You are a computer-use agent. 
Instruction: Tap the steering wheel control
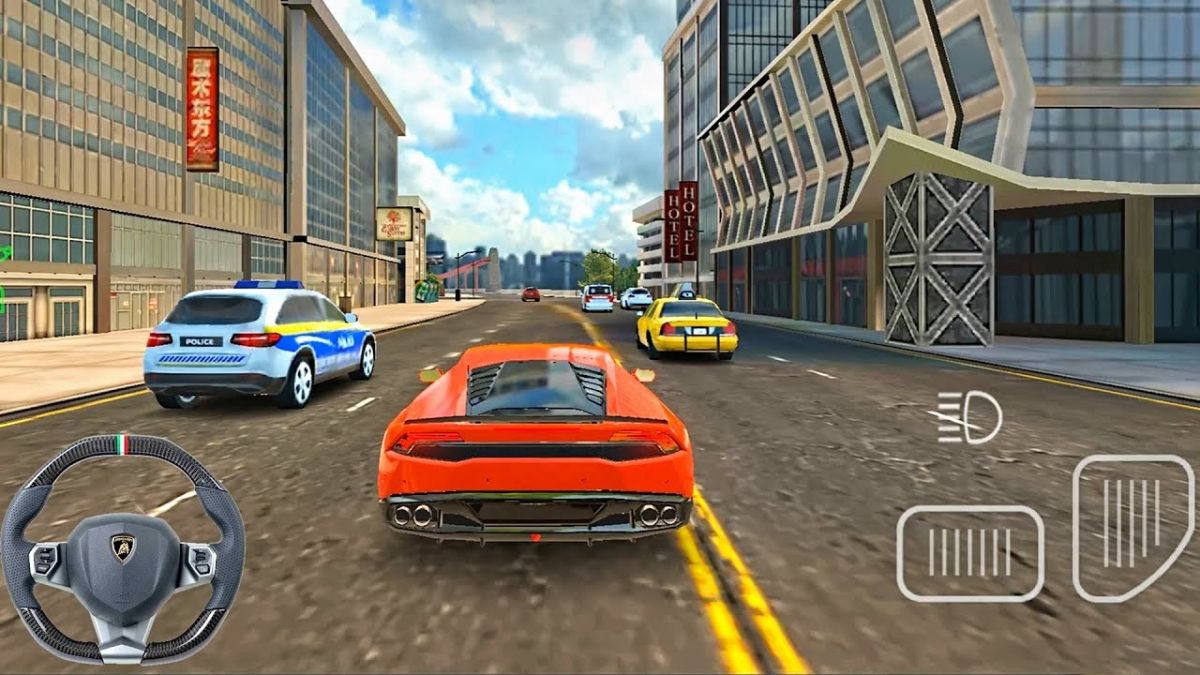pyautogui.click(x=122, y=548)
